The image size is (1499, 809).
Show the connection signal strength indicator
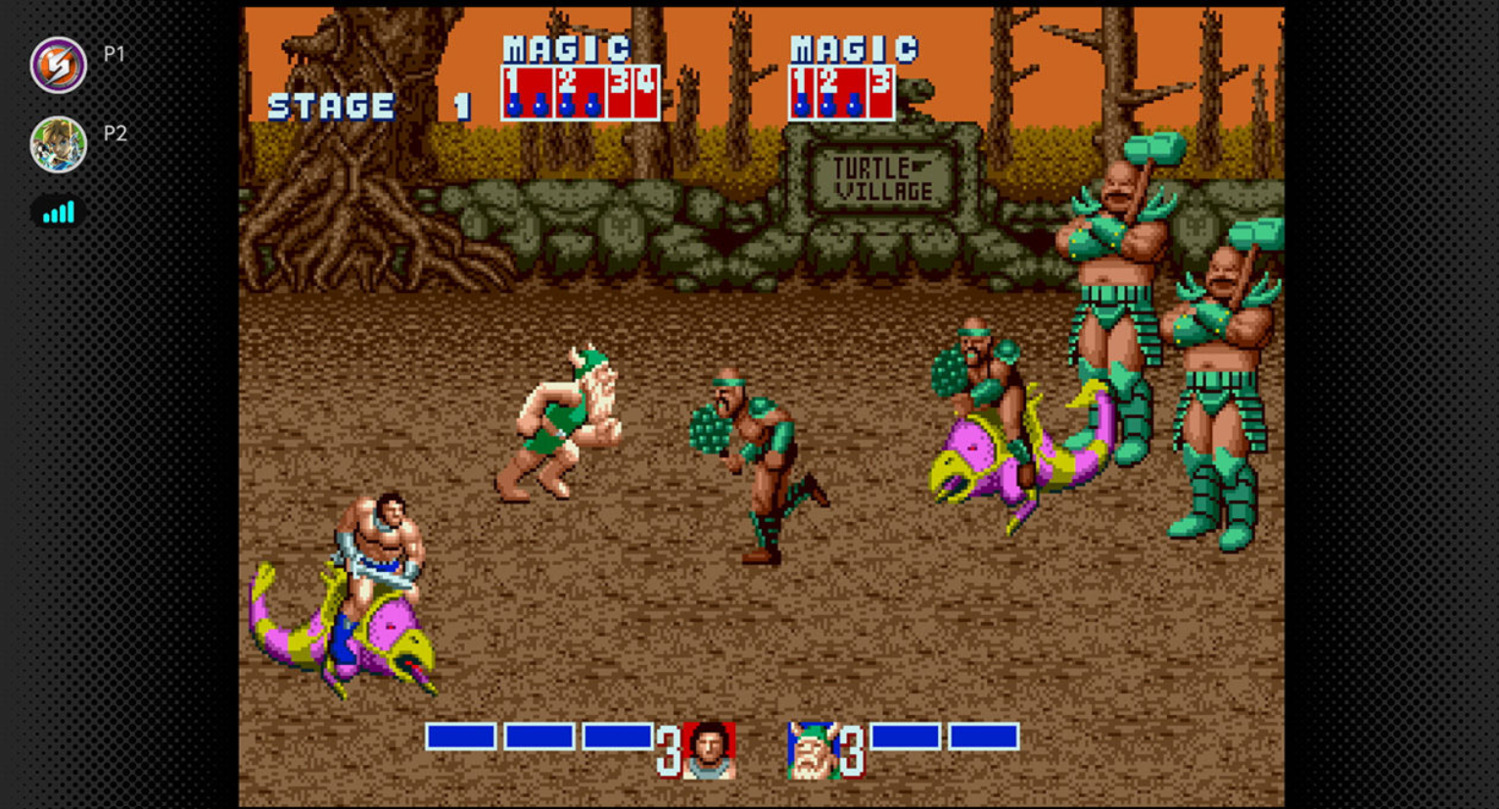coord(59,212)
